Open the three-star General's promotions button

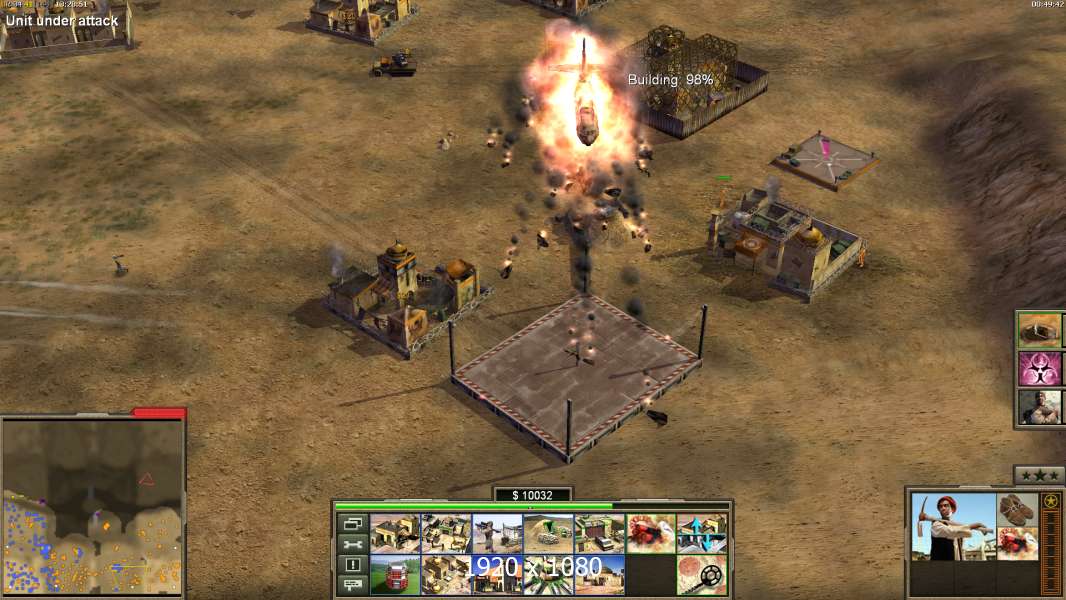[1039, 475]
